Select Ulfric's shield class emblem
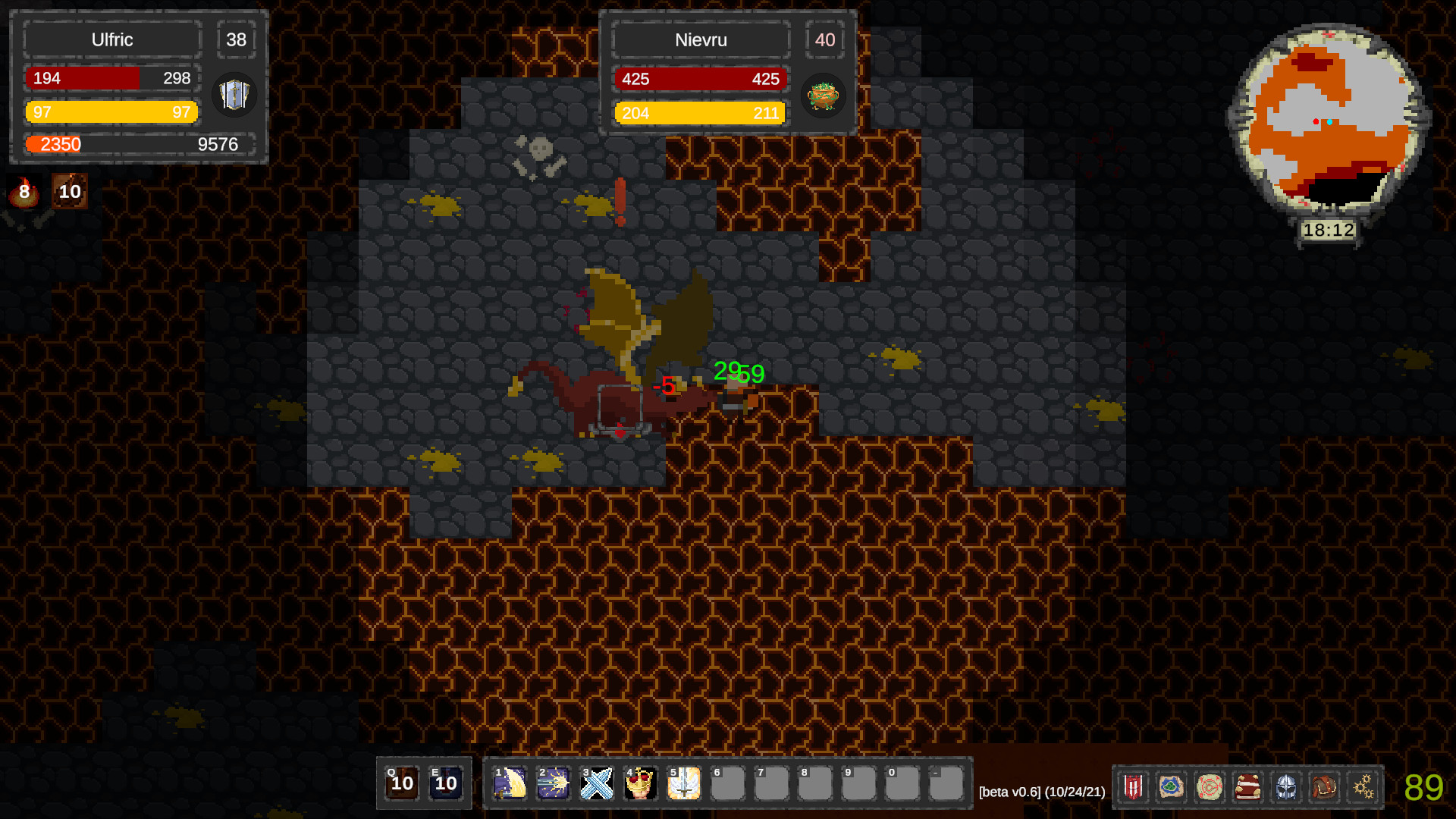1456x819 pixels. point(234,95)
